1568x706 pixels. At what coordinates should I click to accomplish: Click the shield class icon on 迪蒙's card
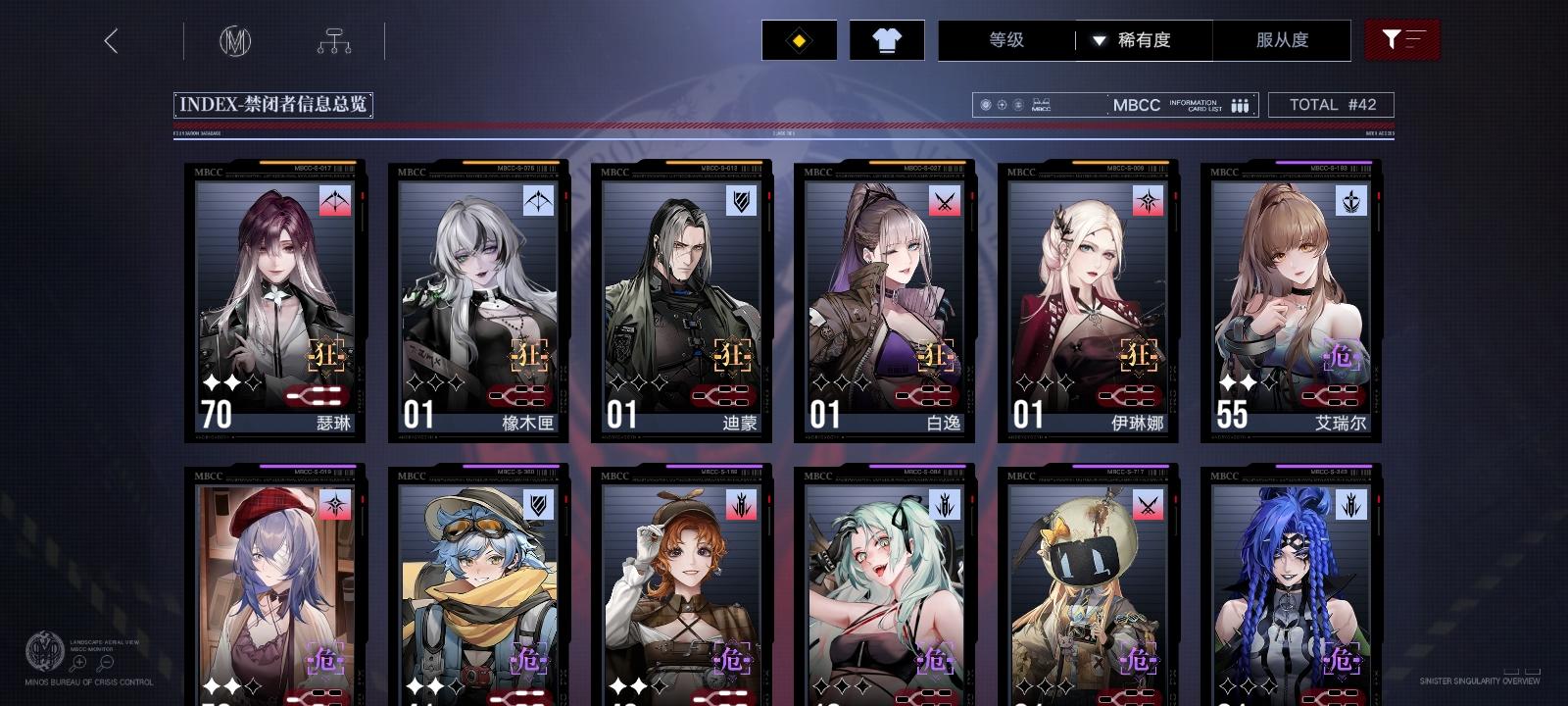[x=741, y=202]
